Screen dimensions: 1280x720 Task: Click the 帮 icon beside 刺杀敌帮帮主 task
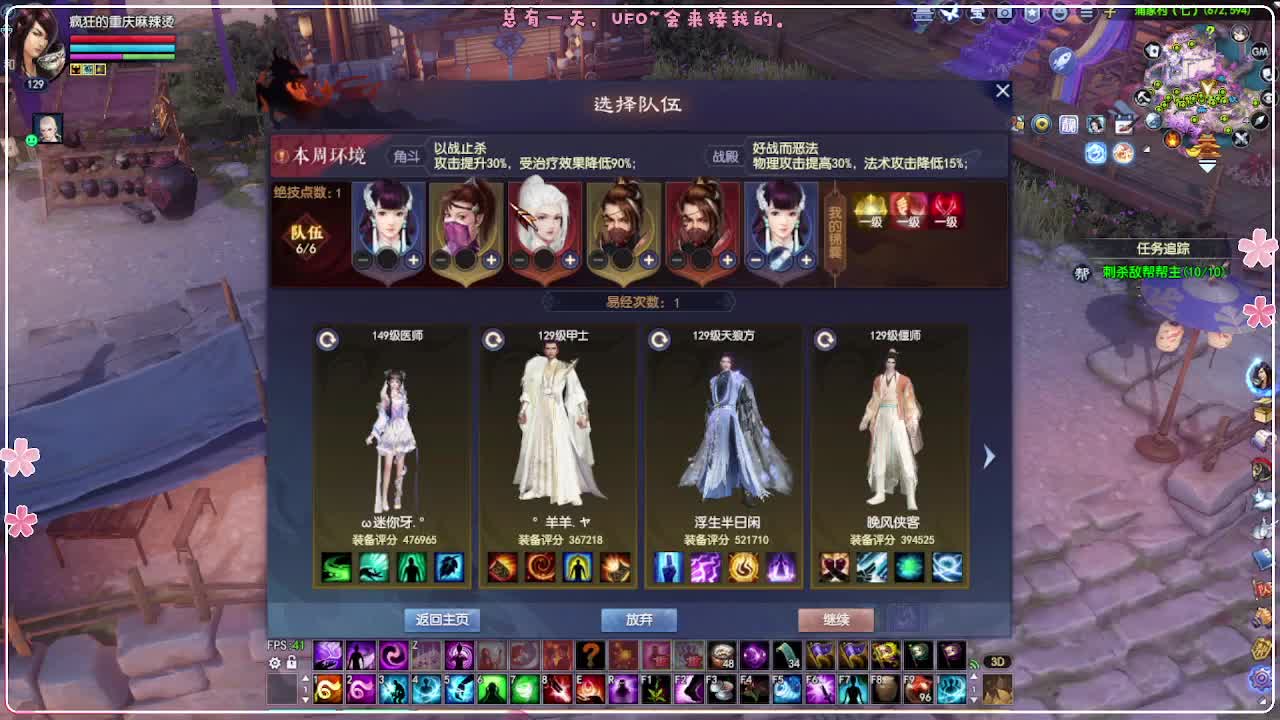tap(1080, 273)
